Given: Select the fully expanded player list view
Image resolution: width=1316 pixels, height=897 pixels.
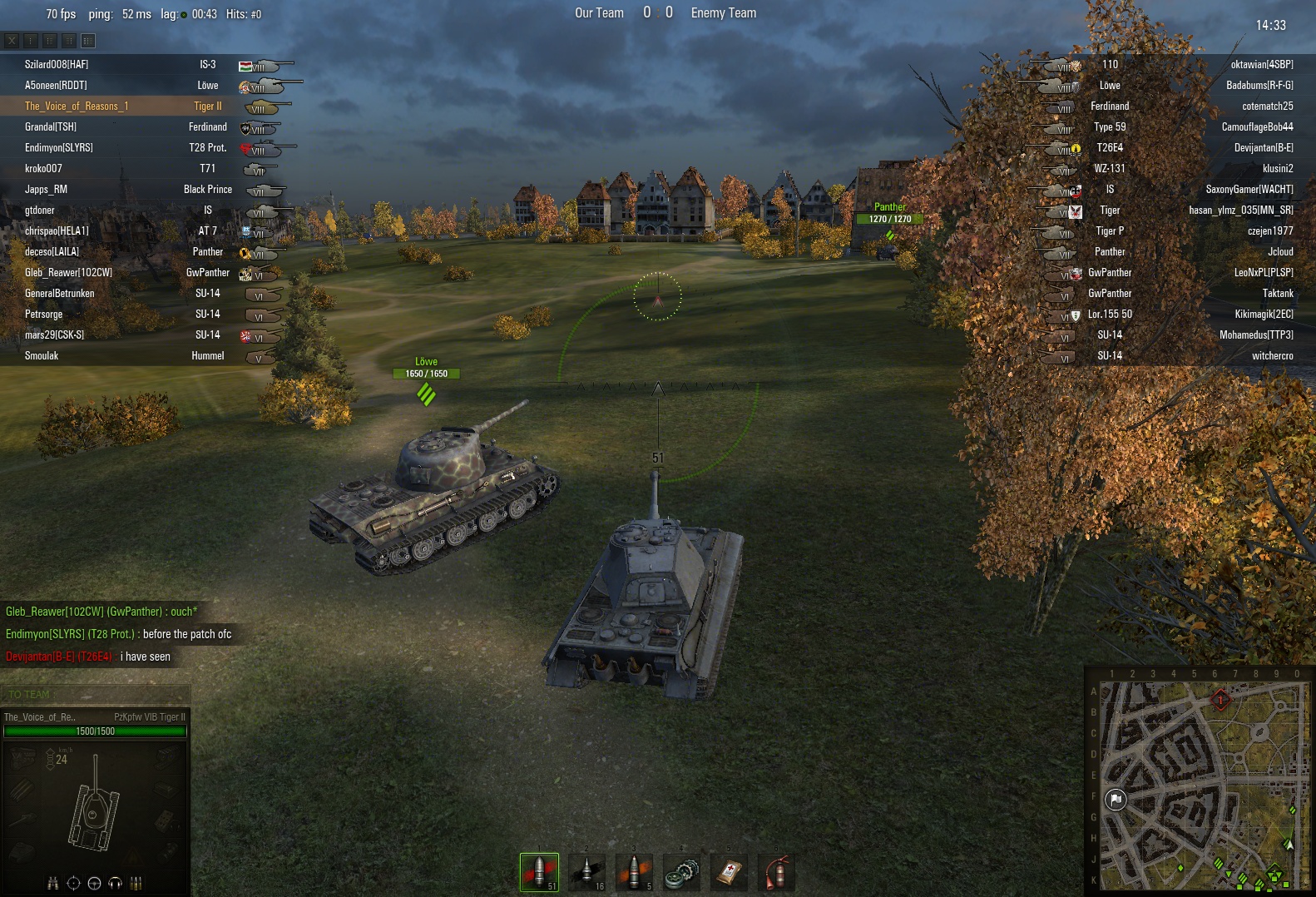Looking at the screenshot, I should pos(88,40).
